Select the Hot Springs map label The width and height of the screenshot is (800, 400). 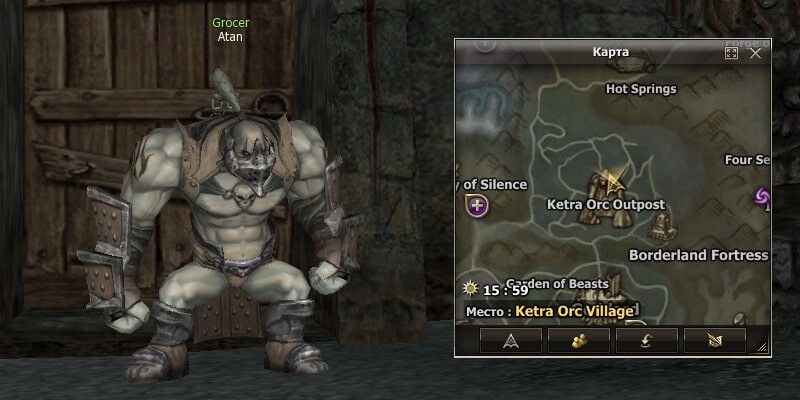click(x=641, y=89)
